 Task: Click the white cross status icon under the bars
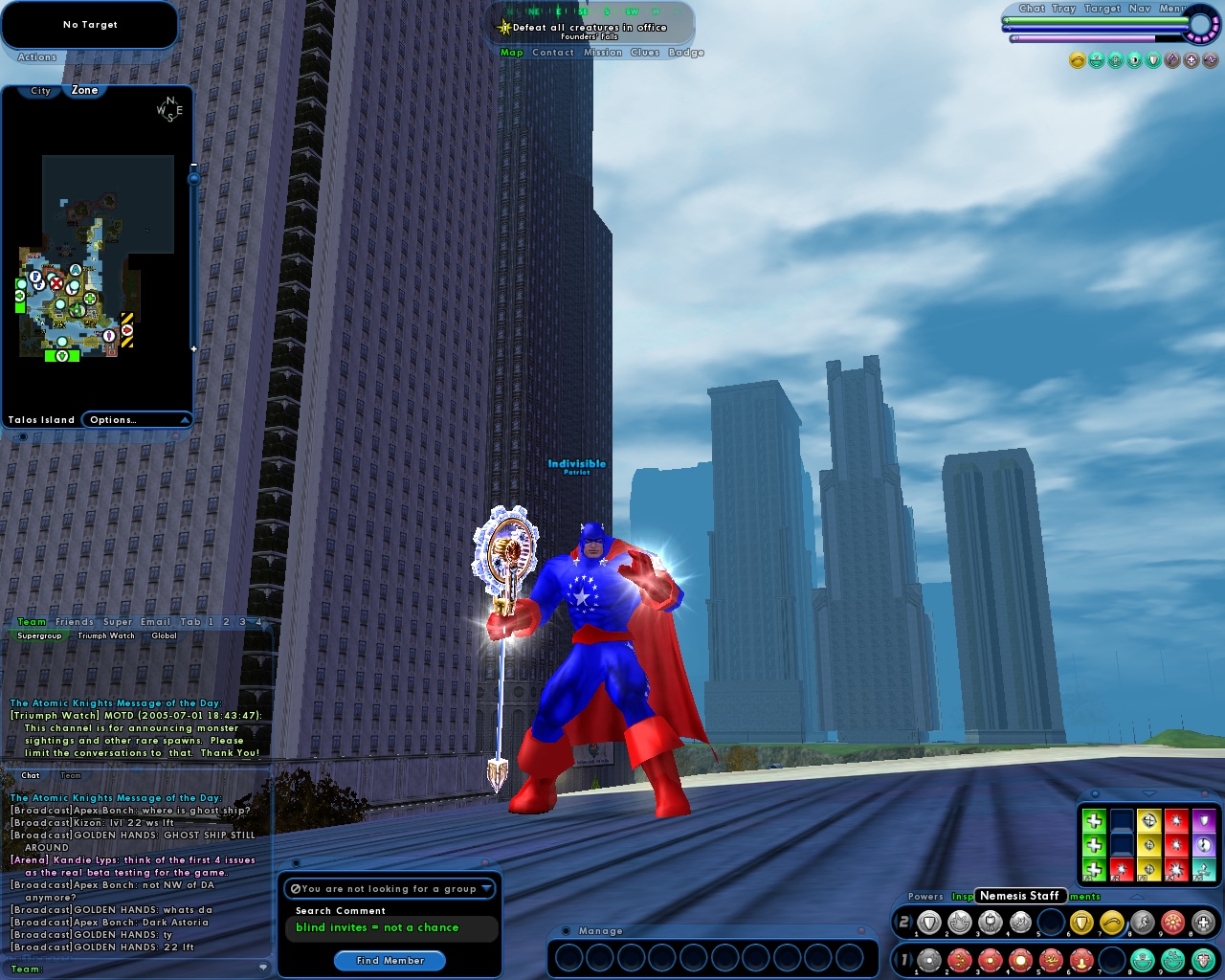pyautogui.click(x=1192, y=59)
